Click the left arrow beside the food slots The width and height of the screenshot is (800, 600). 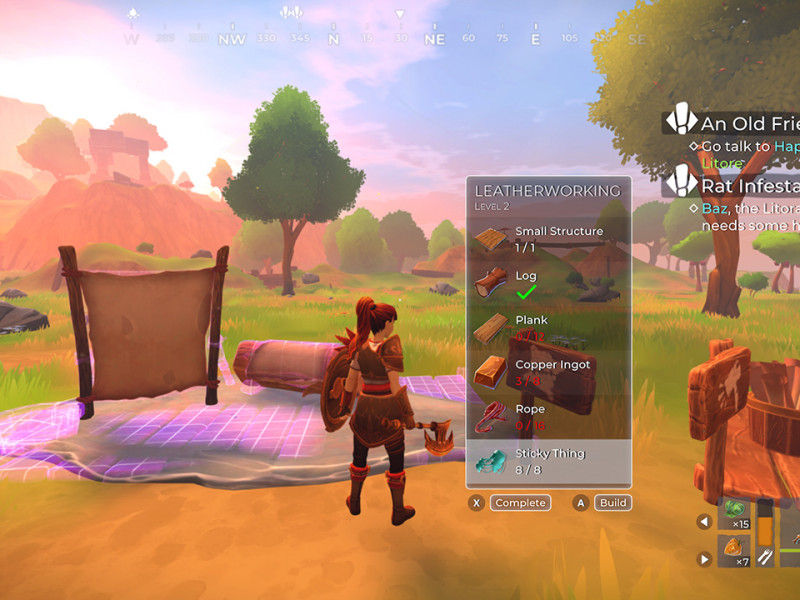[x=704, y=521]
